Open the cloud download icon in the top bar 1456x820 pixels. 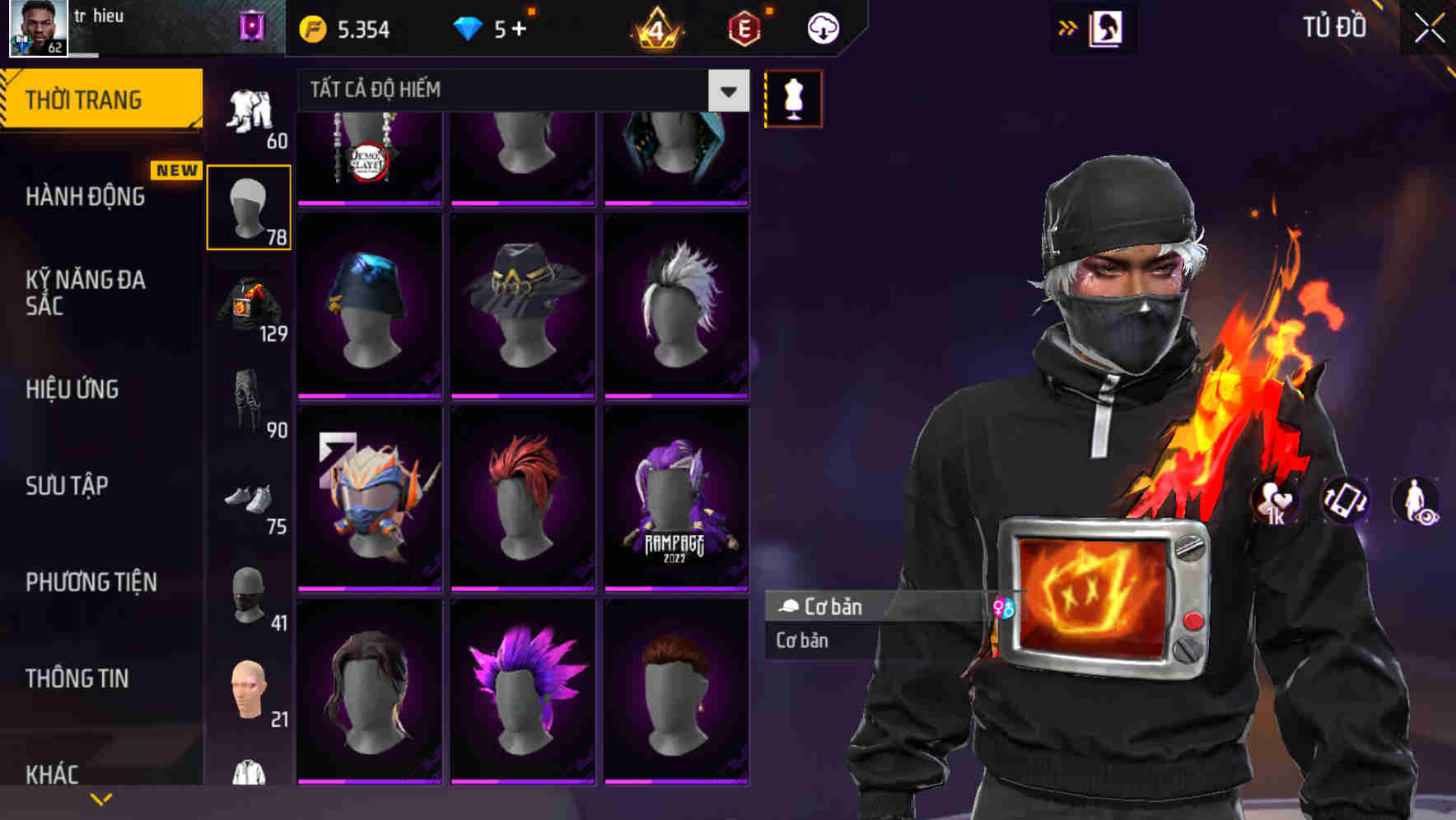click(823, 27)
